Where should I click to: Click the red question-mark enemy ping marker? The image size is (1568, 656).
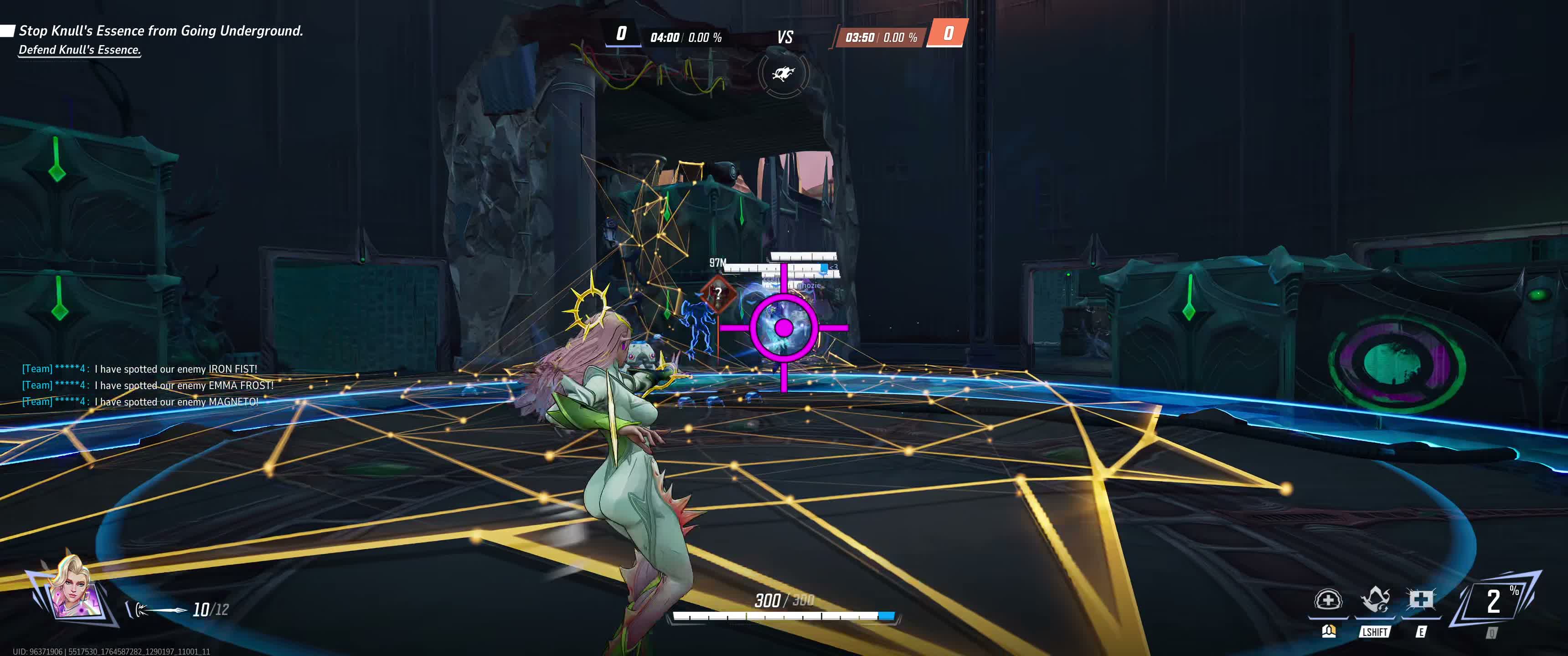(x=718, y=293)
